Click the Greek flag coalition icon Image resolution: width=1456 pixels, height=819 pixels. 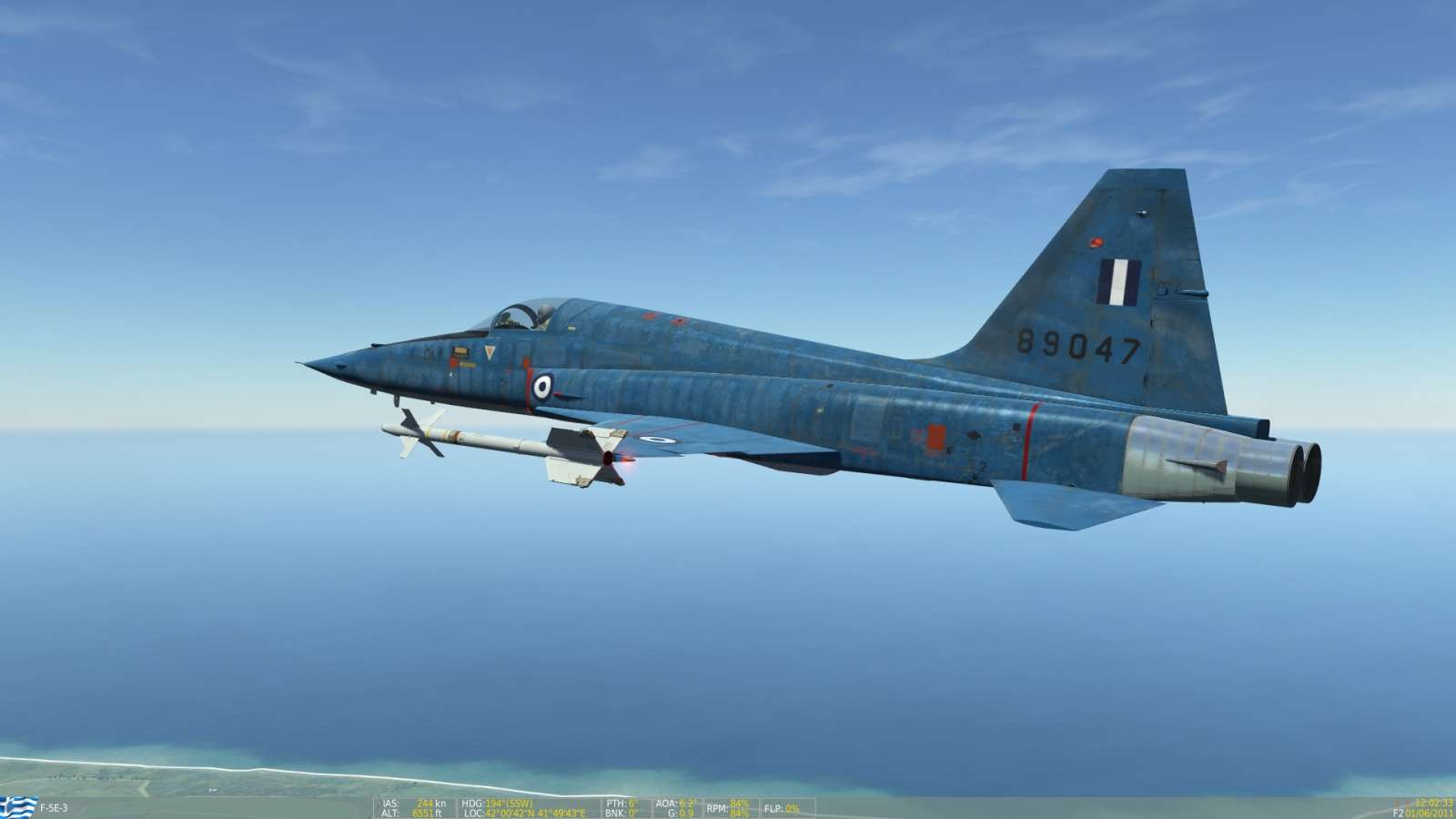(x=16, y=805)
